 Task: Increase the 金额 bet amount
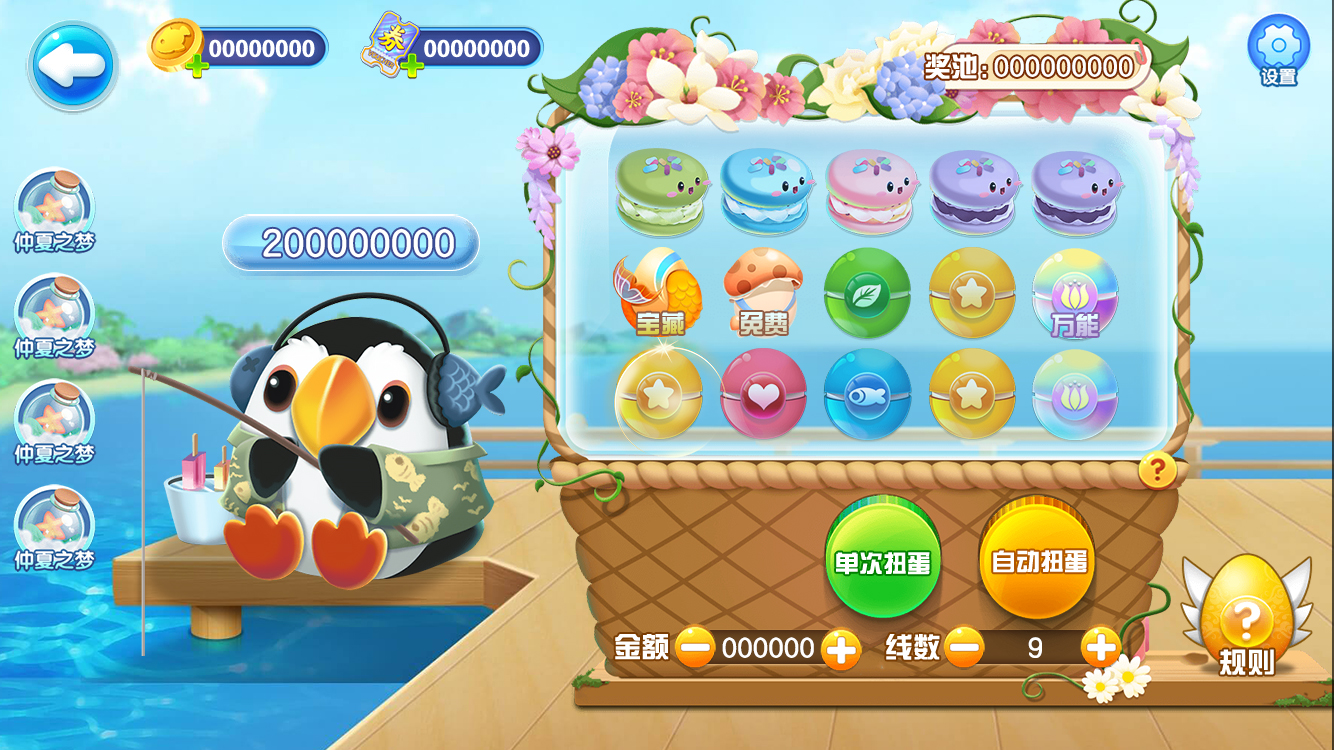840,649
